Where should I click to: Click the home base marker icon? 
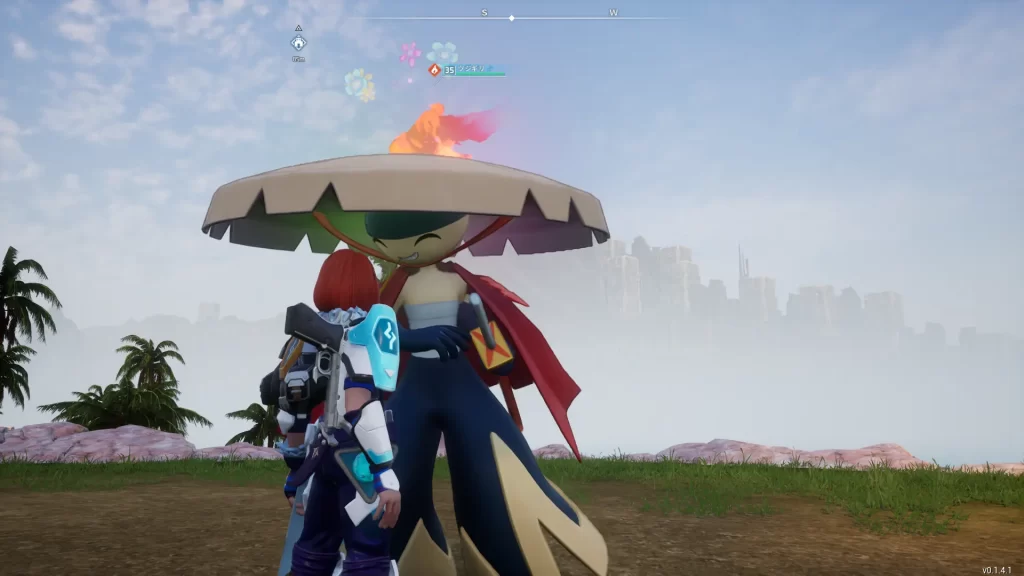(298, 43)
